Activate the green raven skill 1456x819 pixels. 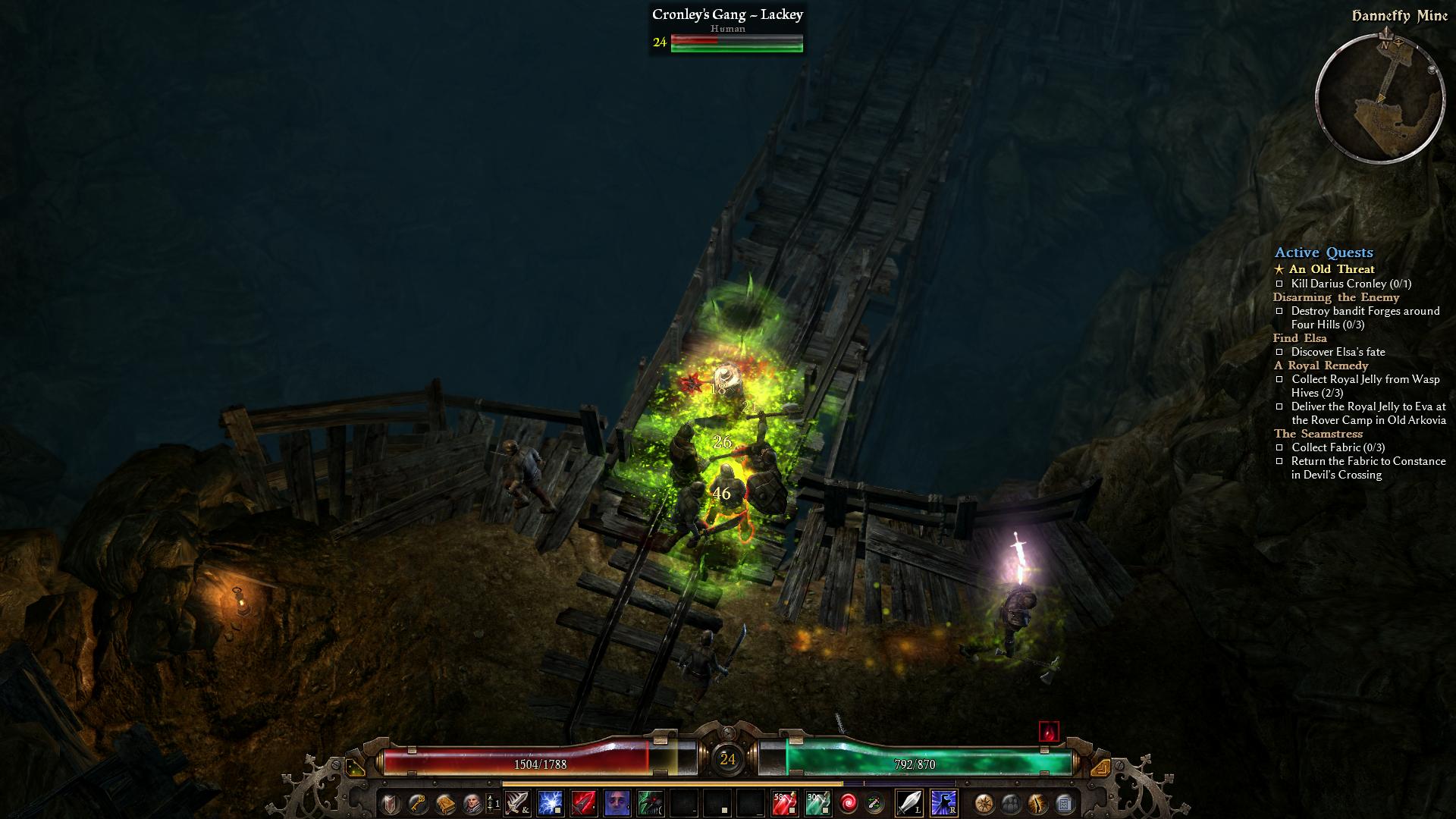651,802
